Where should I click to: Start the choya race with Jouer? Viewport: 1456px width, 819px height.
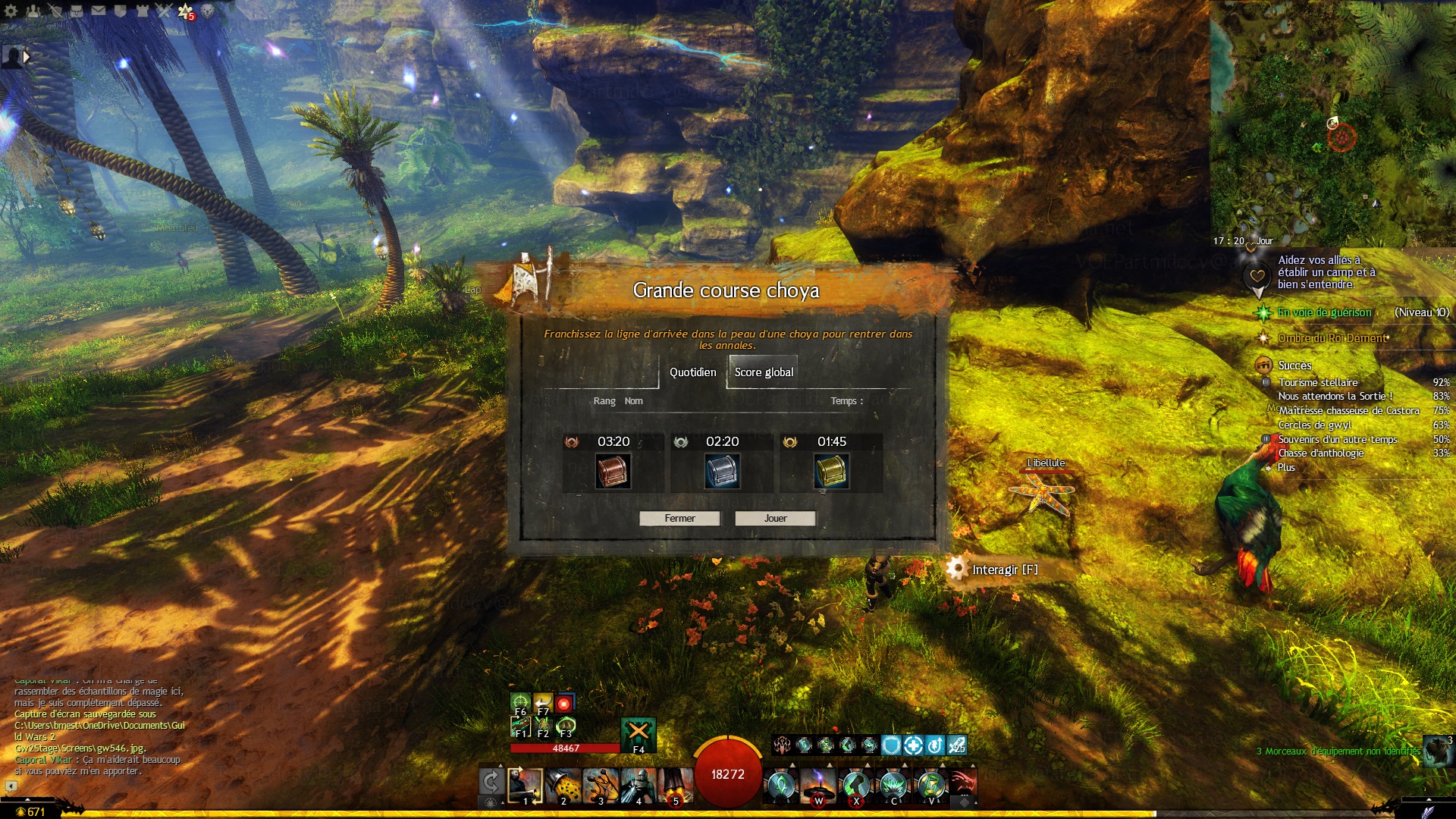775,518
